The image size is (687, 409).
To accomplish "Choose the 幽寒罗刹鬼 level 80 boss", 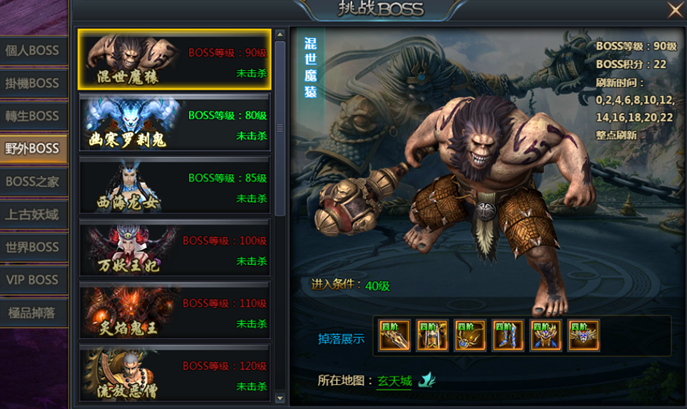I will [174, 123].
